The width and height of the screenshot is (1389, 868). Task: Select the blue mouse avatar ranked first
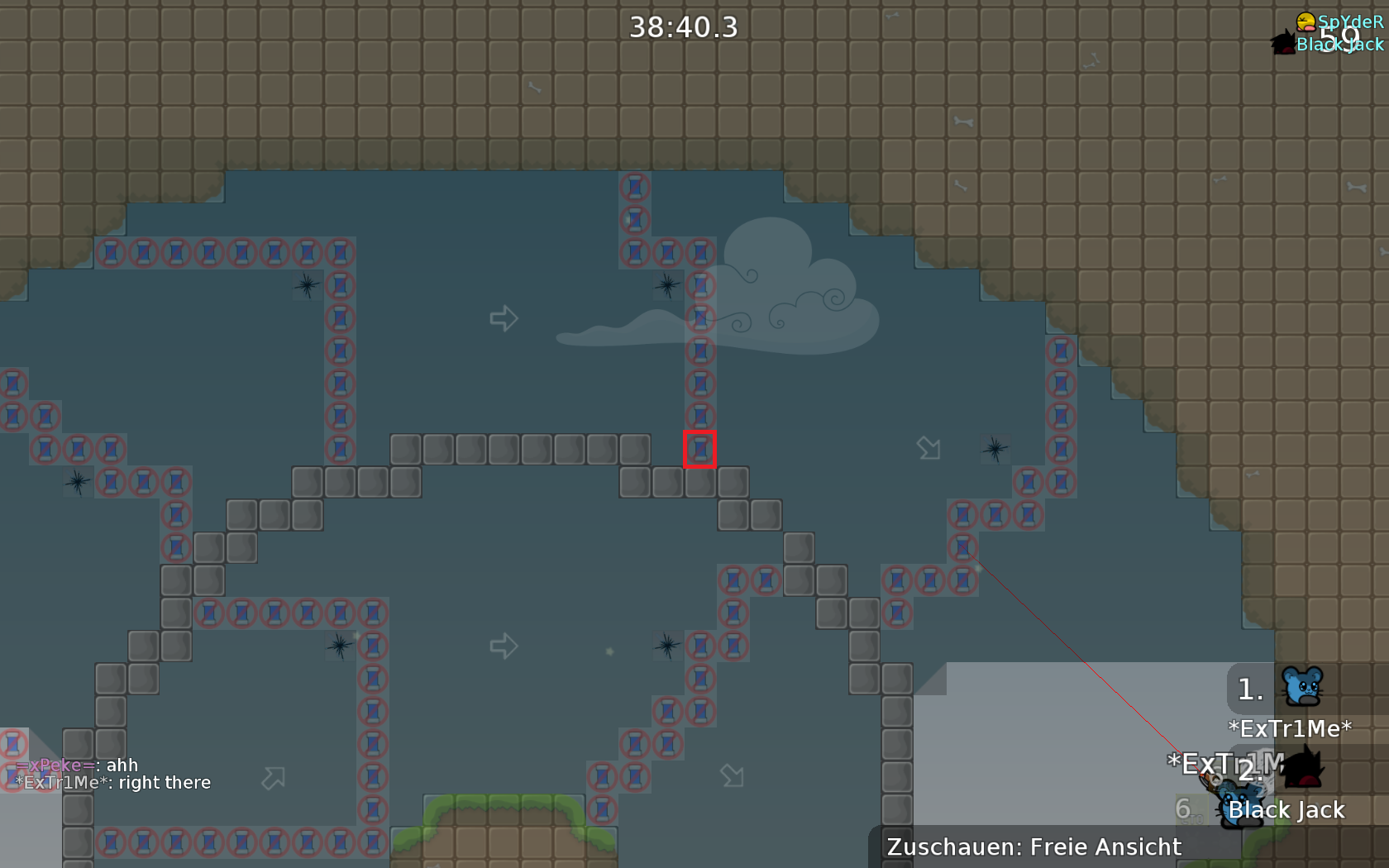(1304, 684)
